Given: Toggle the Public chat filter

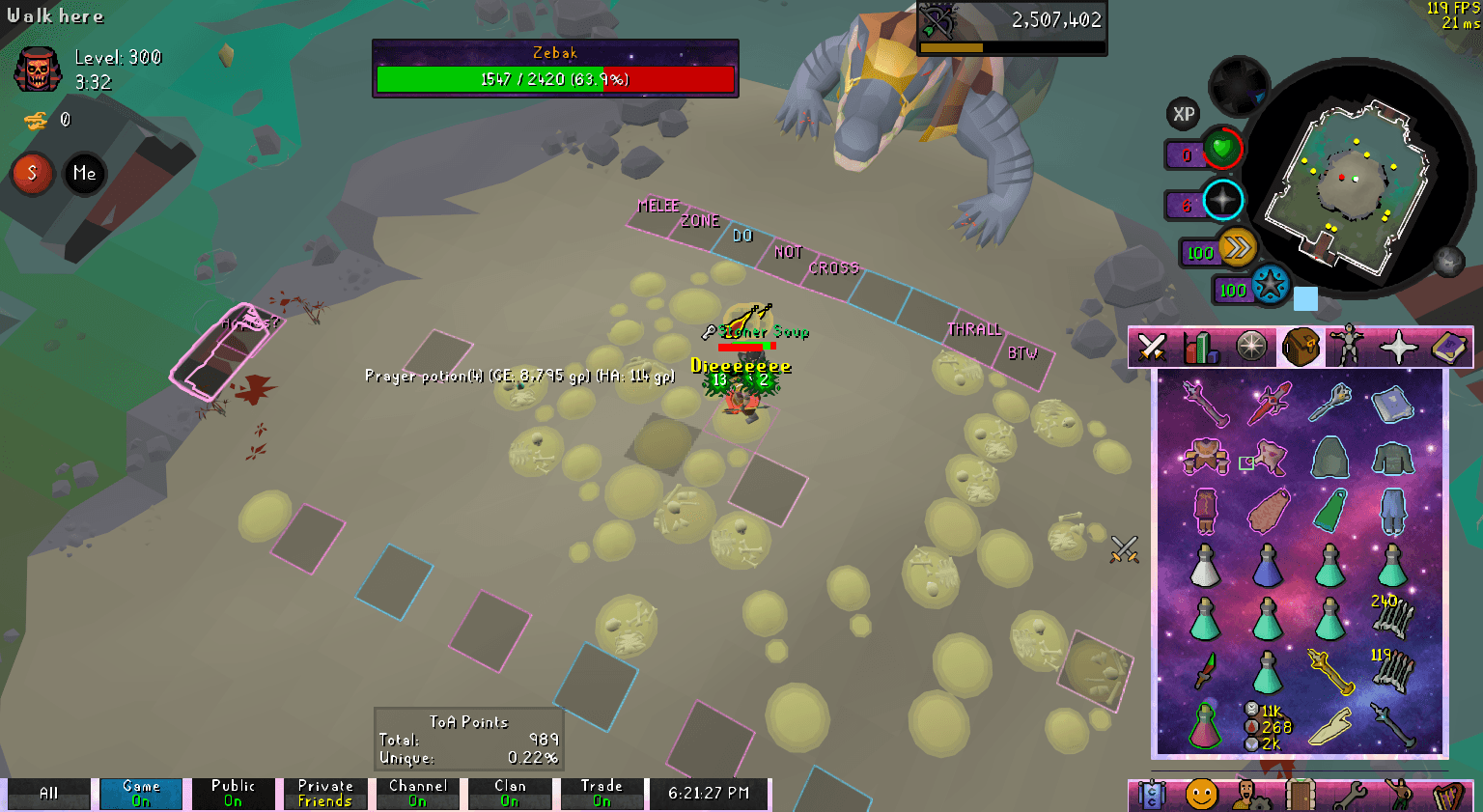Looking at the screenshot, I should (233, 793).
